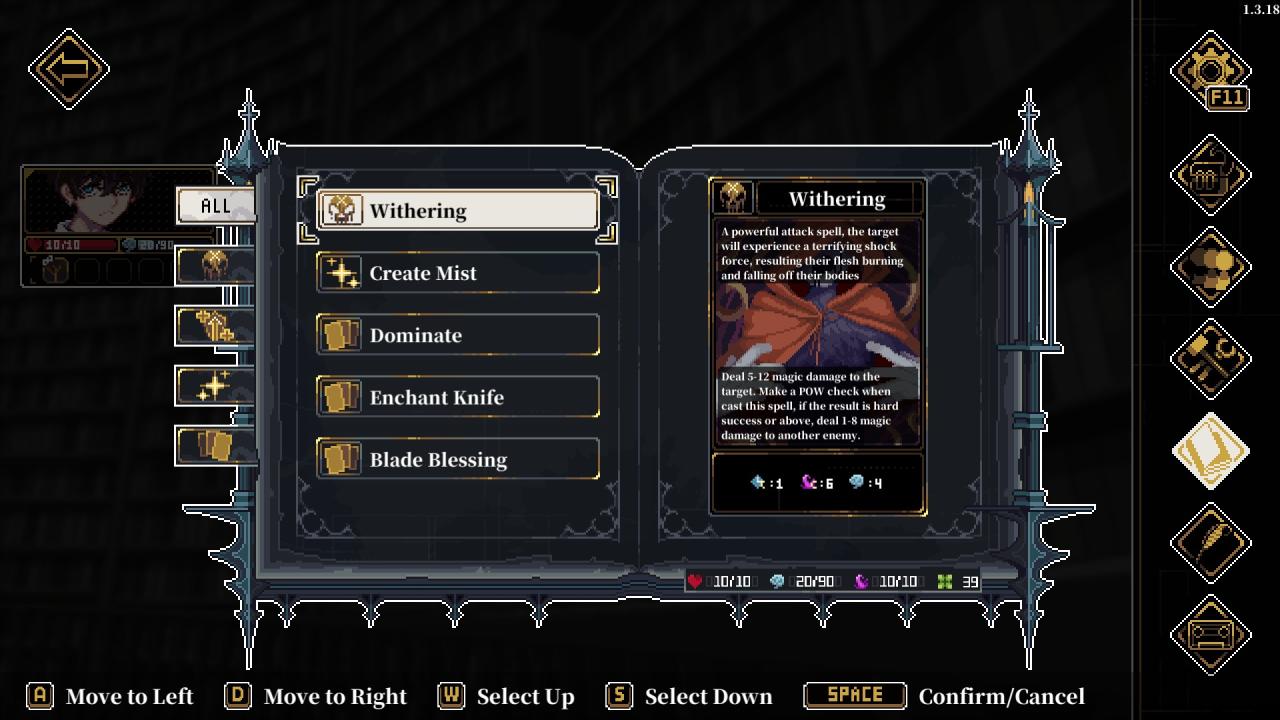Pick the Enchant Knife spell
Image resolution: width=1280 pixels, height=720 pixels.
458,397
